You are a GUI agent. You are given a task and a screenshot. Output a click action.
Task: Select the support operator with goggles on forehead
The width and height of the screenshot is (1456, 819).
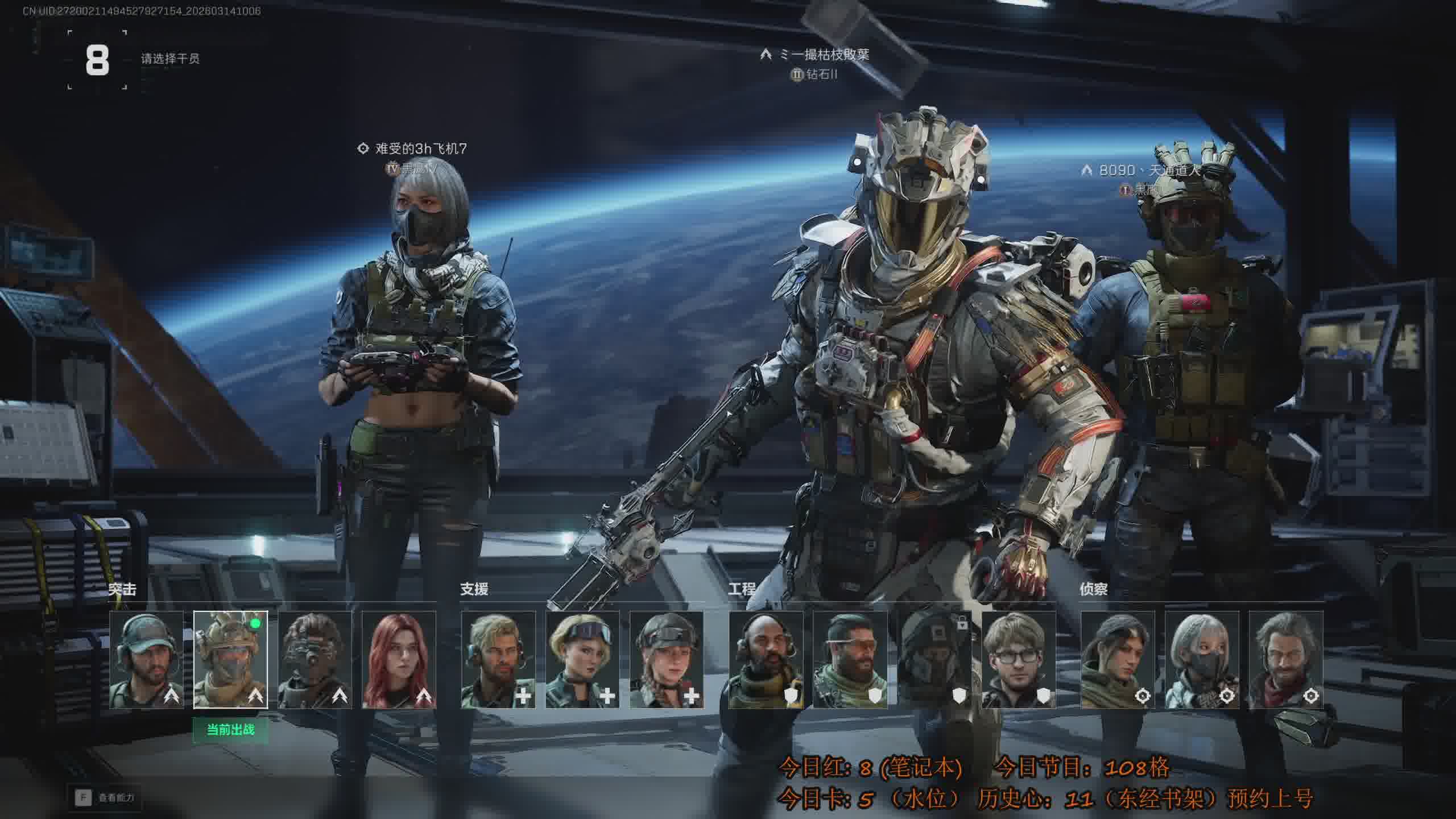point(582,660)
